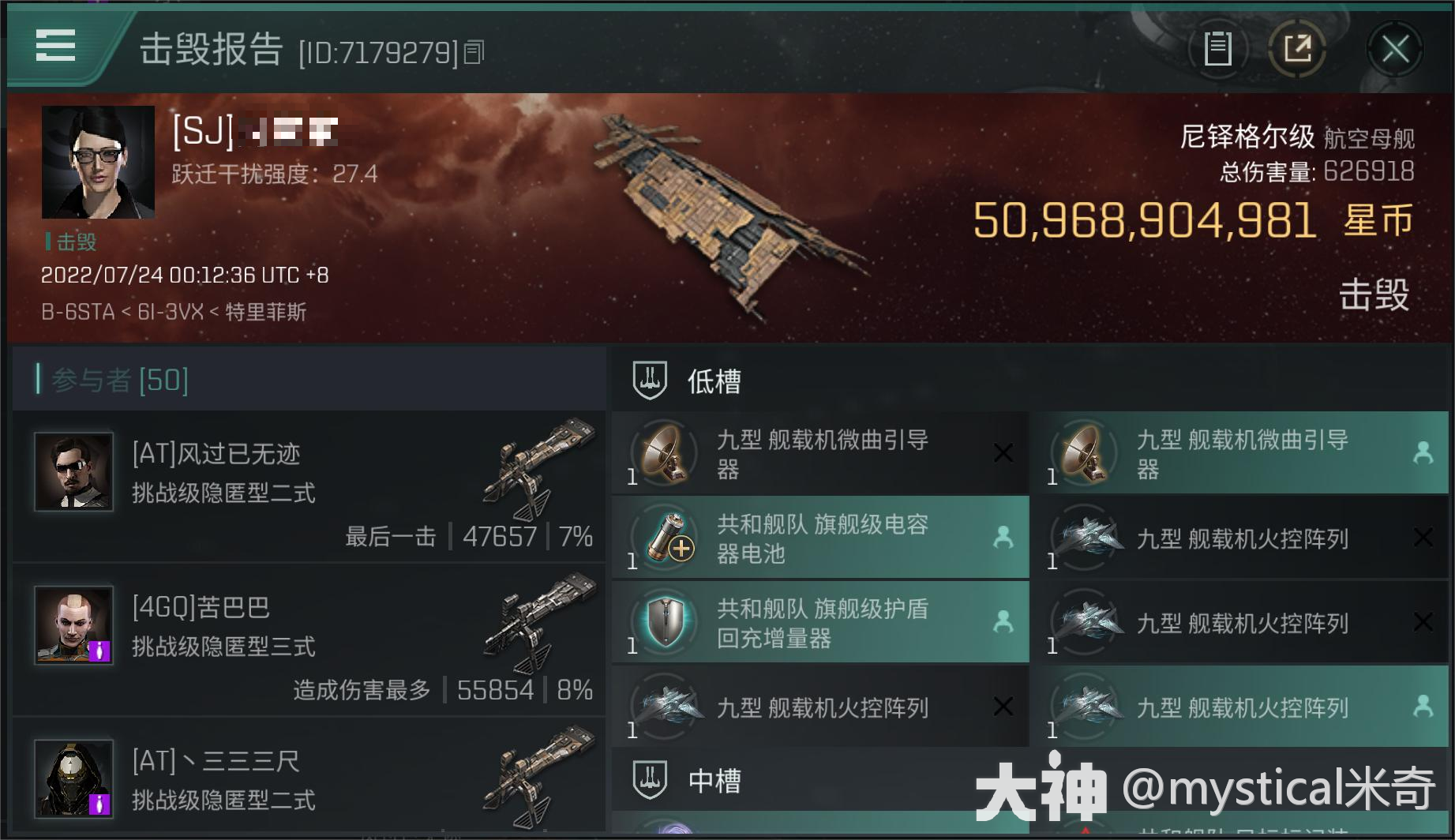Image resolution: width=1455 pixels, height=840 pixels.
Task: Toggle the person marker on the right 微曲引导器
Action: 1423,453
